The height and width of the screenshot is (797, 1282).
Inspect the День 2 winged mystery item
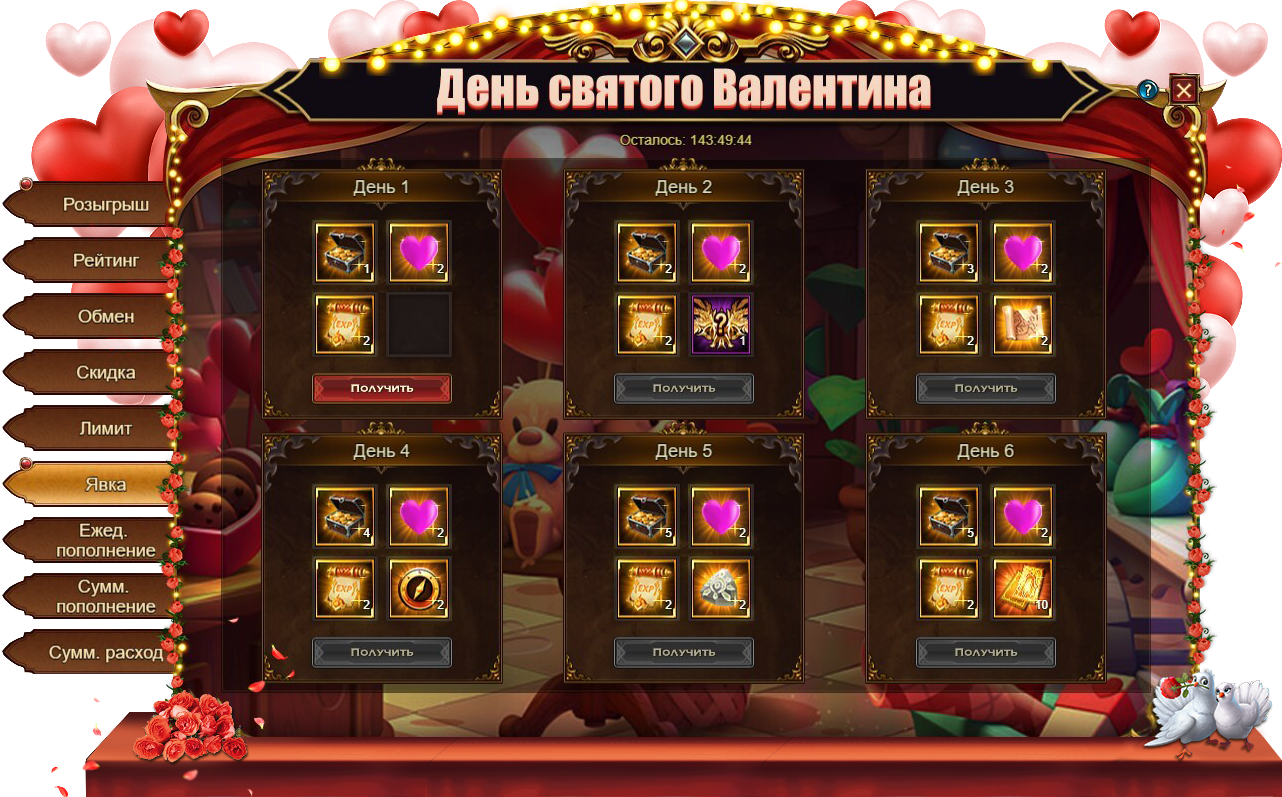click(721, 324)
